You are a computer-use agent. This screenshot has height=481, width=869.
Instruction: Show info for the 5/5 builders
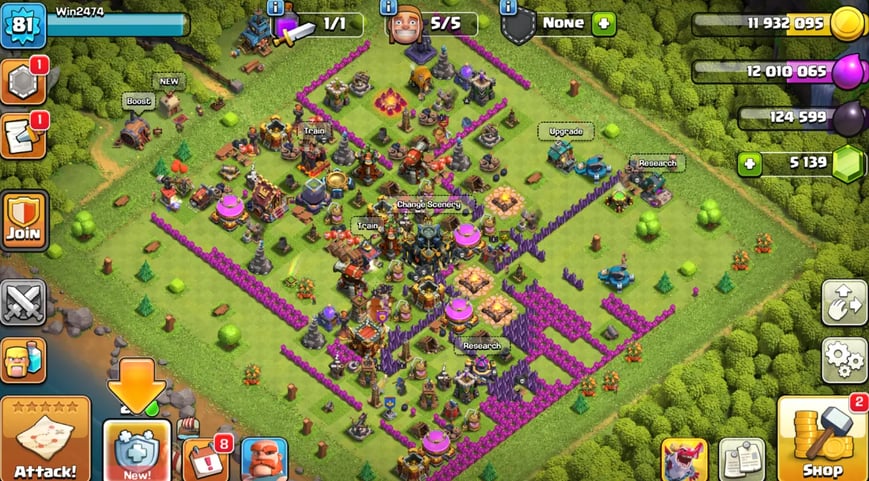click(388, 8)
